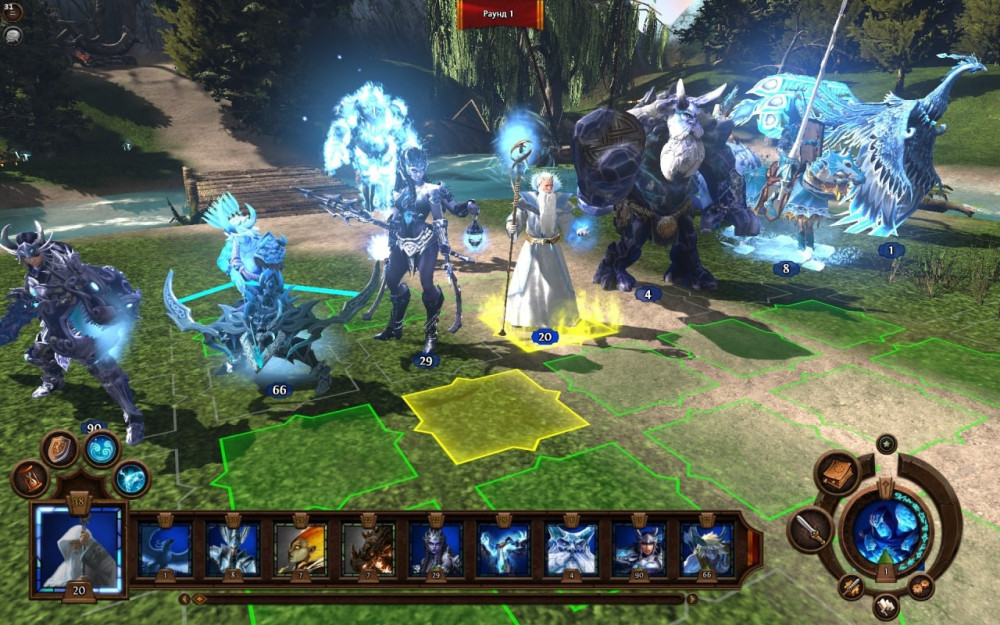
Task: Select the orange-haired unit in the turn order
Action: pyautogui.click(x=300, y=549)
